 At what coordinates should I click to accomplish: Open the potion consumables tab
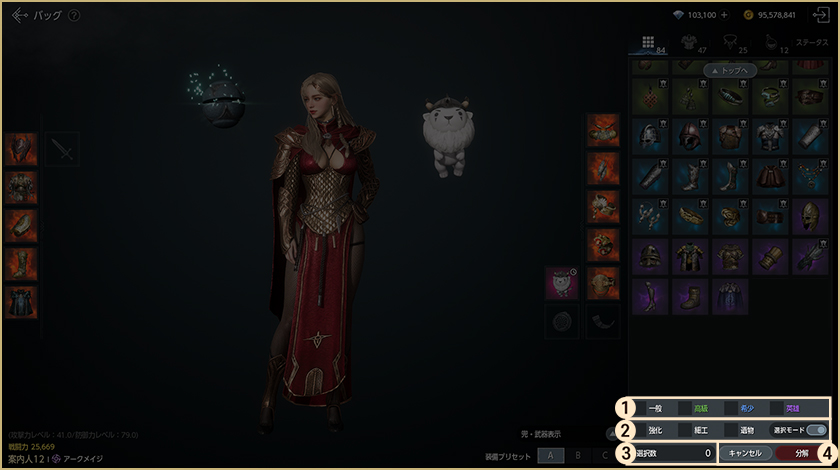769,43
